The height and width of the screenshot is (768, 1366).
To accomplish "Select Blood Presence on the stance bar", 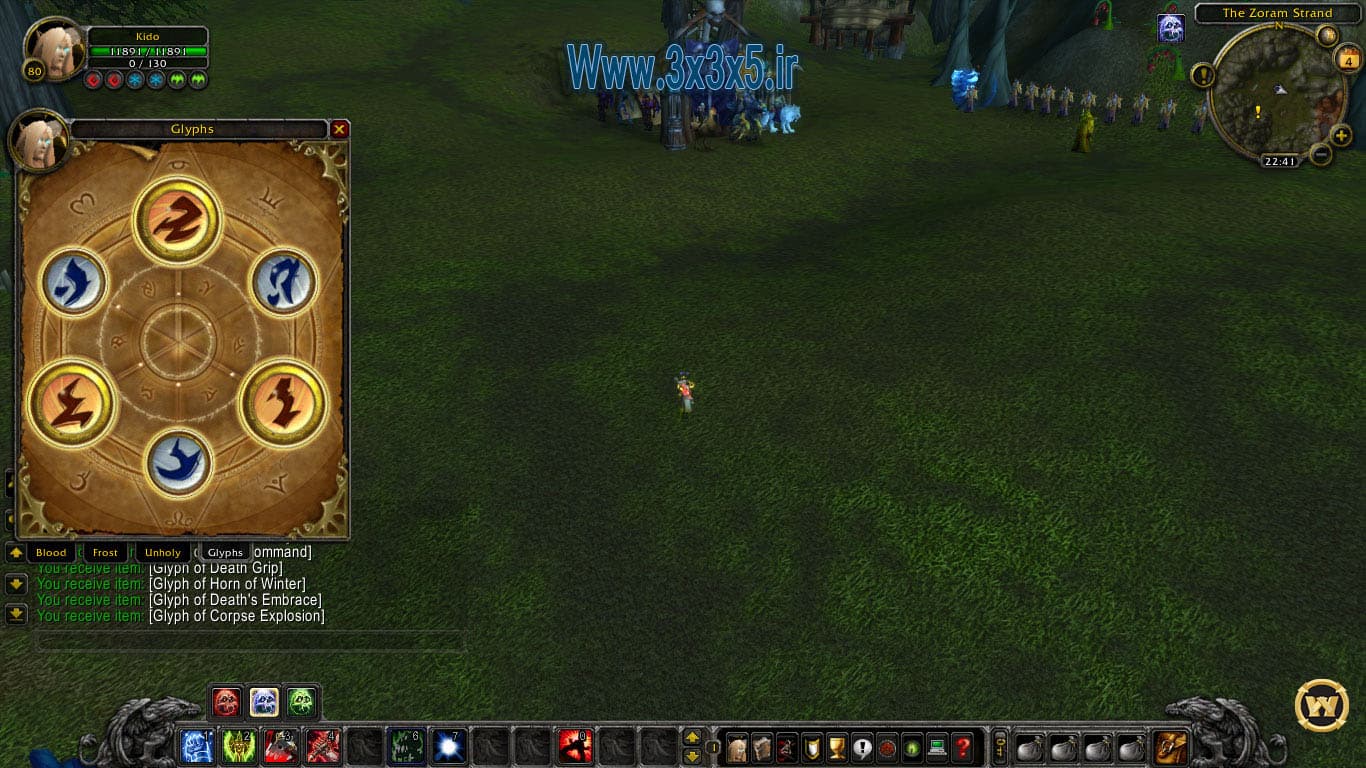I will pyautogui.click(x=227, y=702).
